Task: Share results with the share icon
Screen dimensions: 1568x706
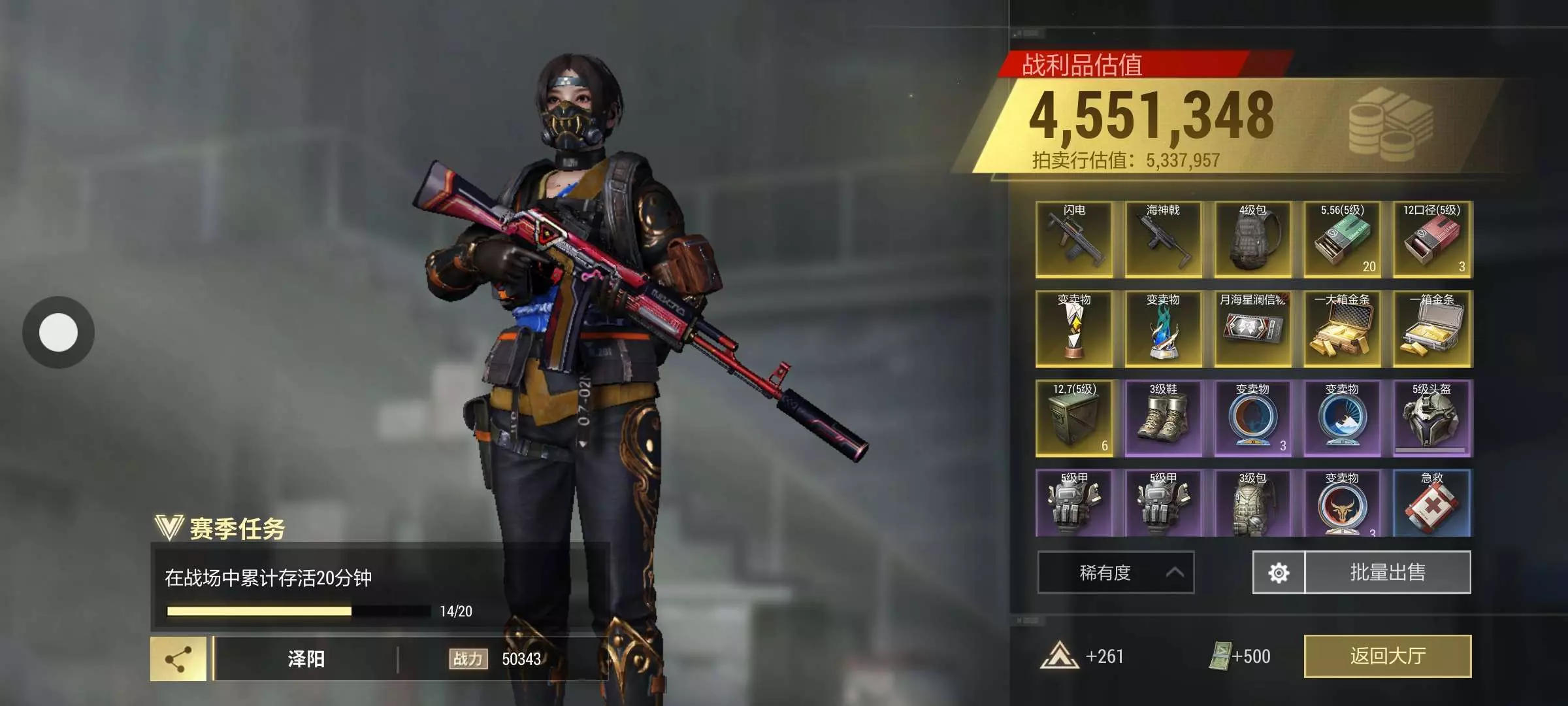Action: (178, 659)
